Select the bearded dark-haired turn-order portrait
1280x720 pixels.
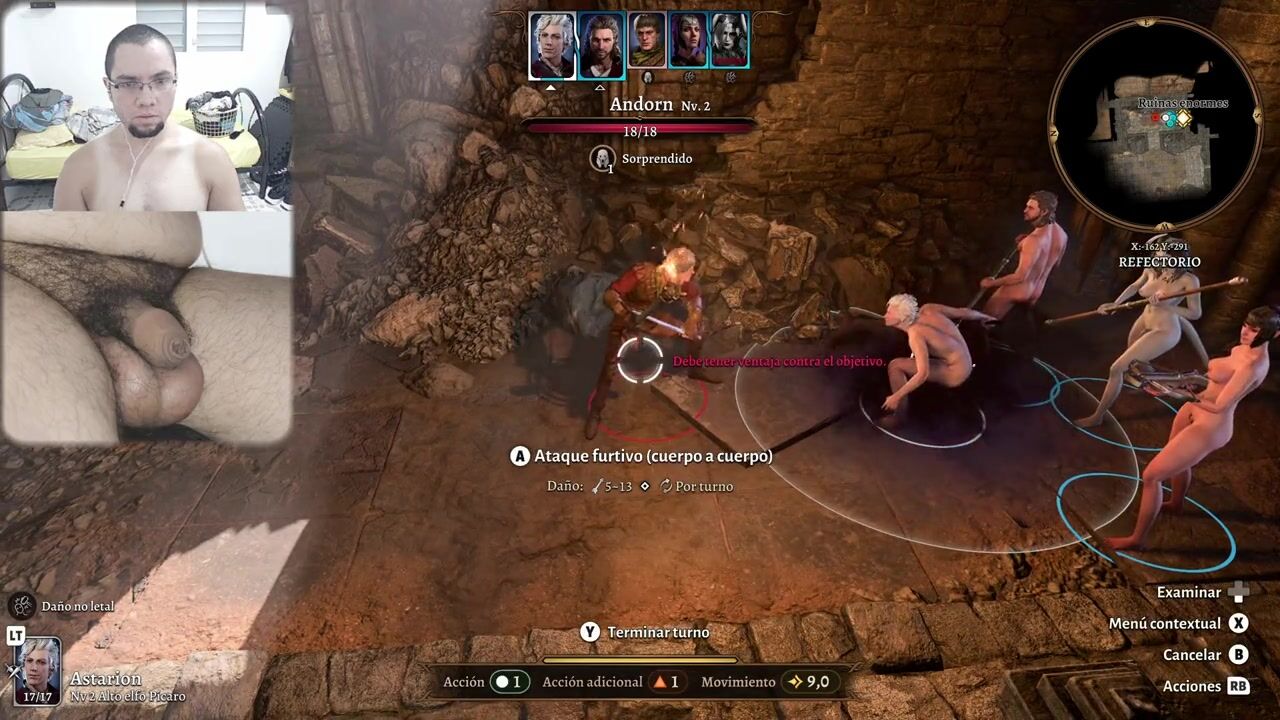(601, 45)
